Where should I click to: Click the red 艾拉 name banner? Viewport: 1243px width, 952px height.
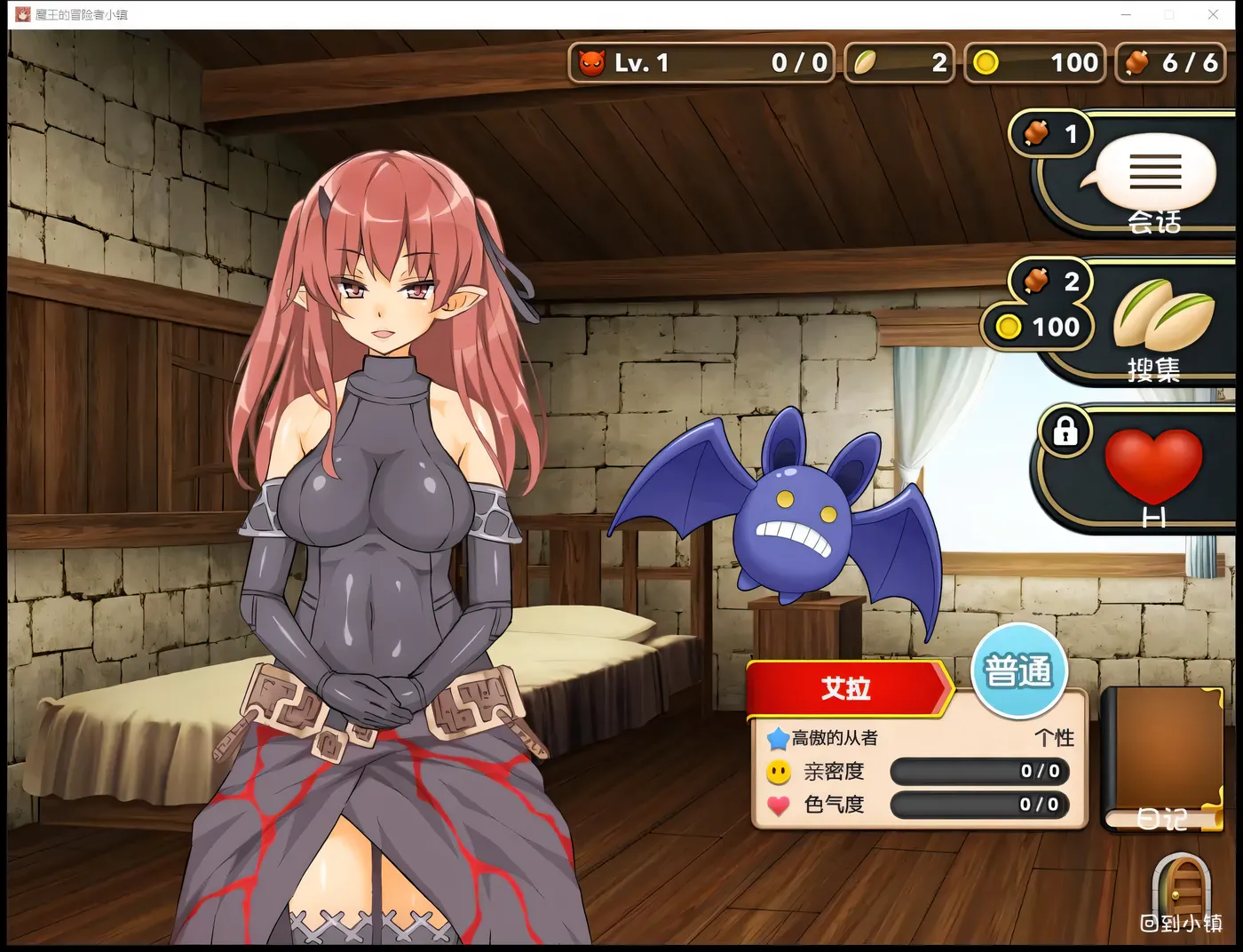(x=847, y=687)
